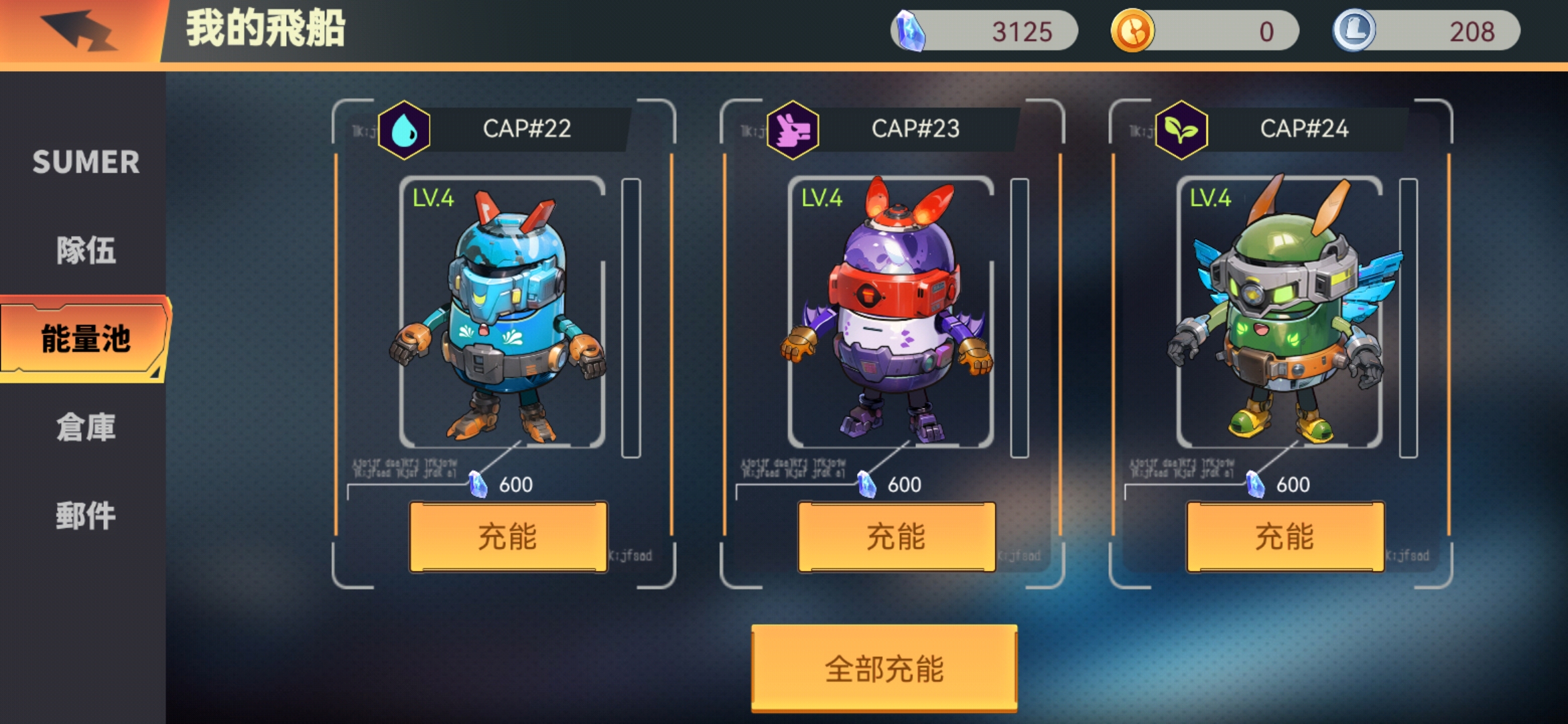Open the SUMER tab
The height and width of the screenshot is (724, 1568).
click(x=86, y=162)
